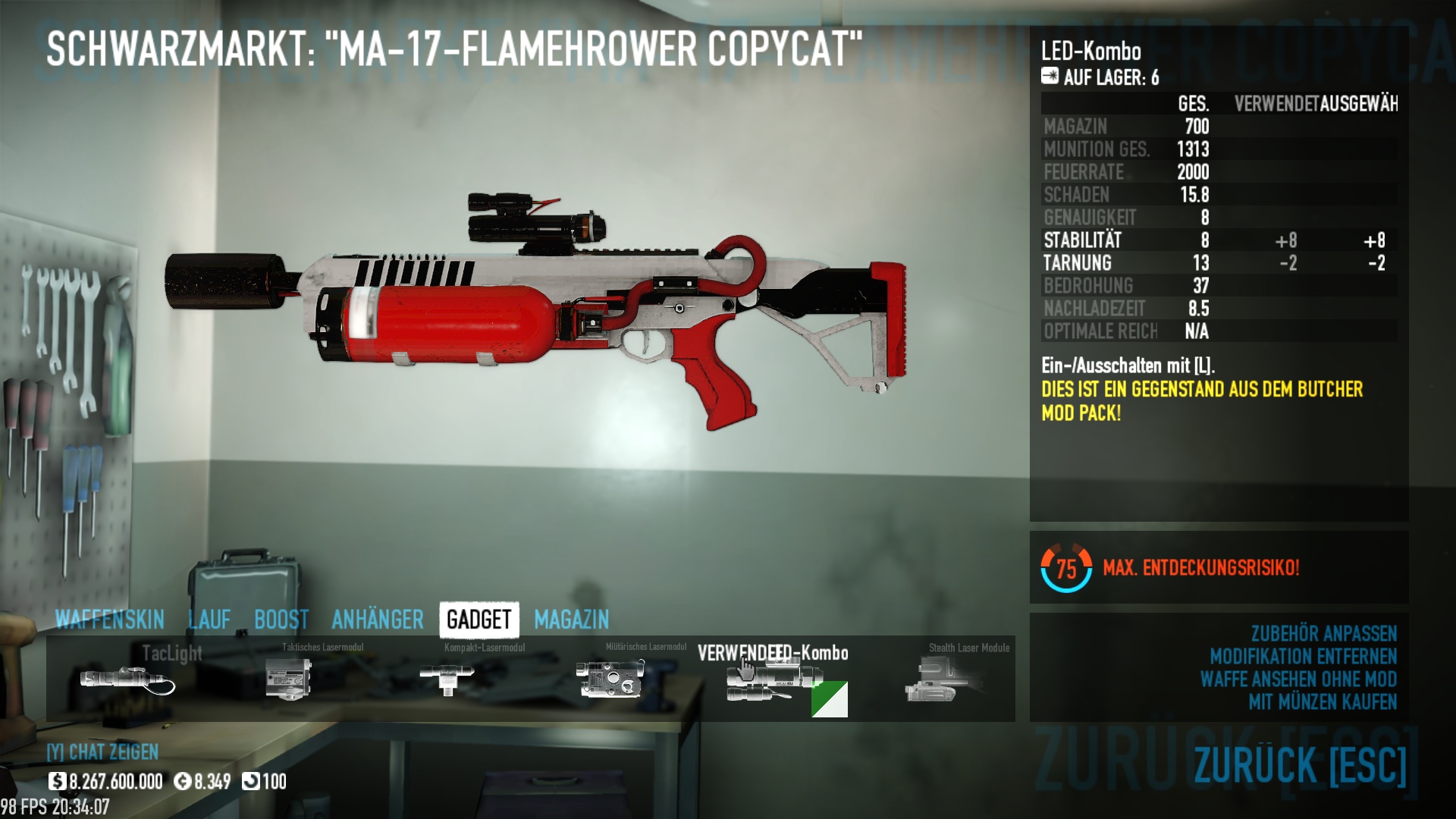Switch to the Waffenskin tab

point(110,620)
